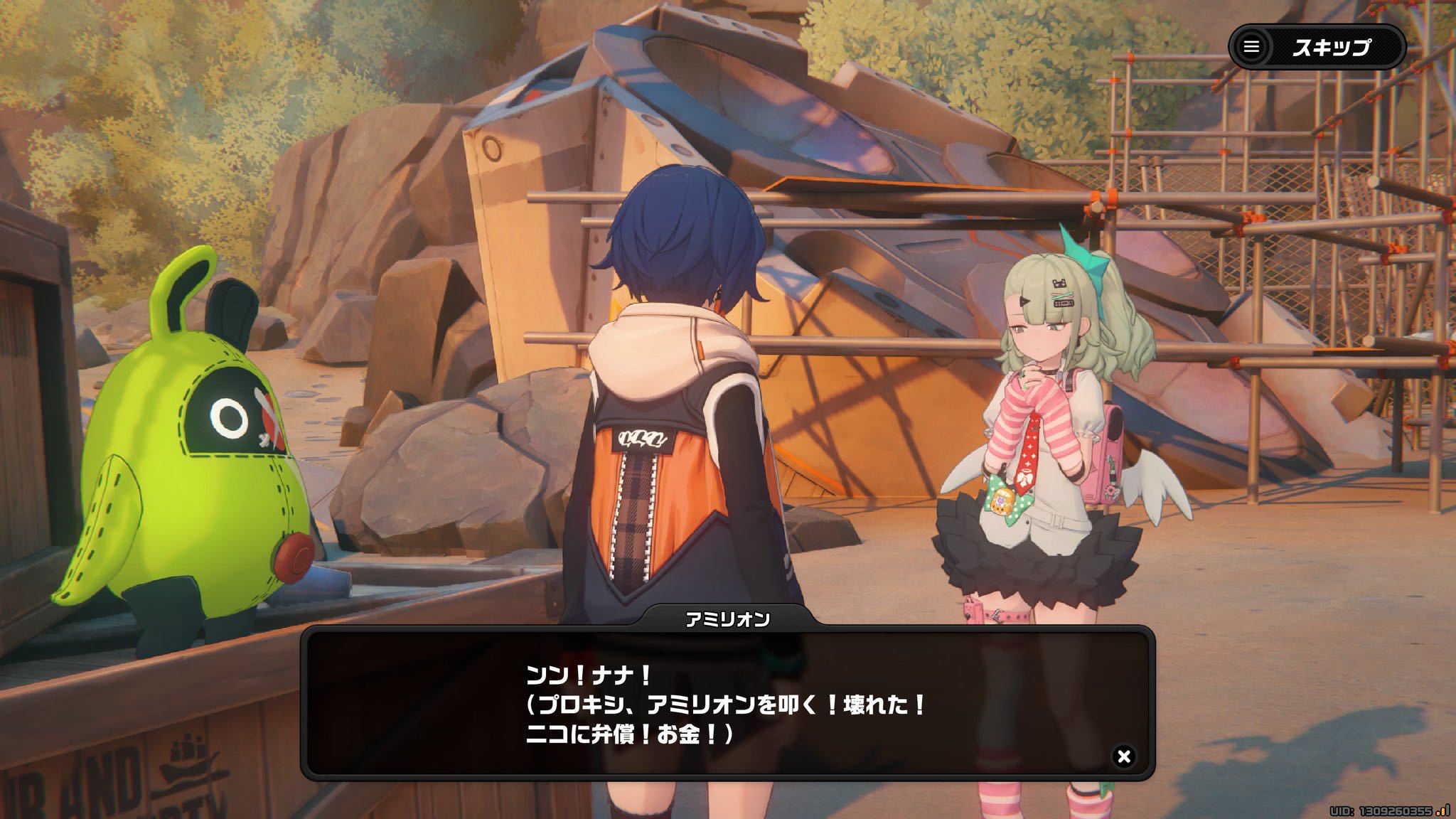
Task: Advance the アミリオン dialogue text
Action: coord(725,705)
